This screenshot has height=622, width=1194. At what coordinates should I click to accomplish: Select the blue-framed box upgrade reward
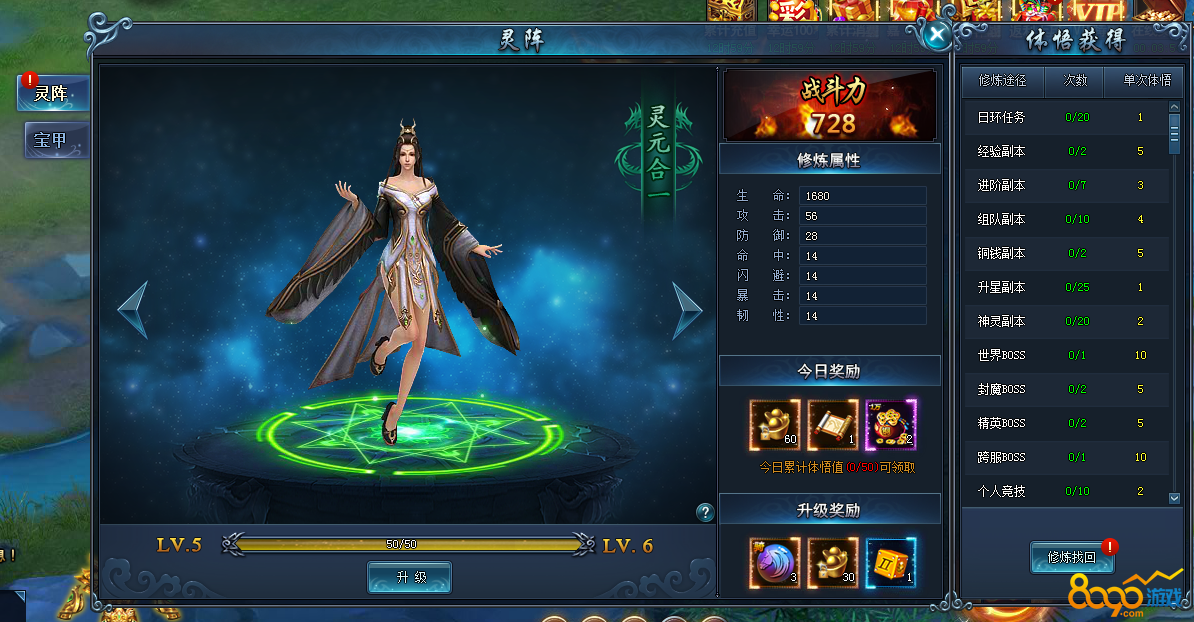click(891, 563)
